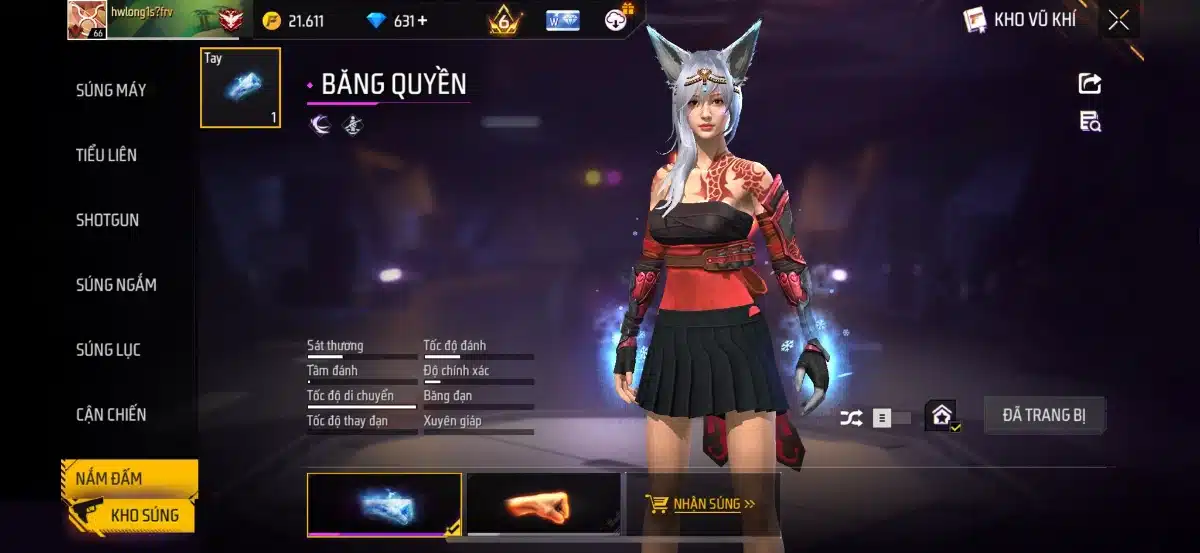Close the weapon vault with crossed-swords icon

(x=1118, y=20)
